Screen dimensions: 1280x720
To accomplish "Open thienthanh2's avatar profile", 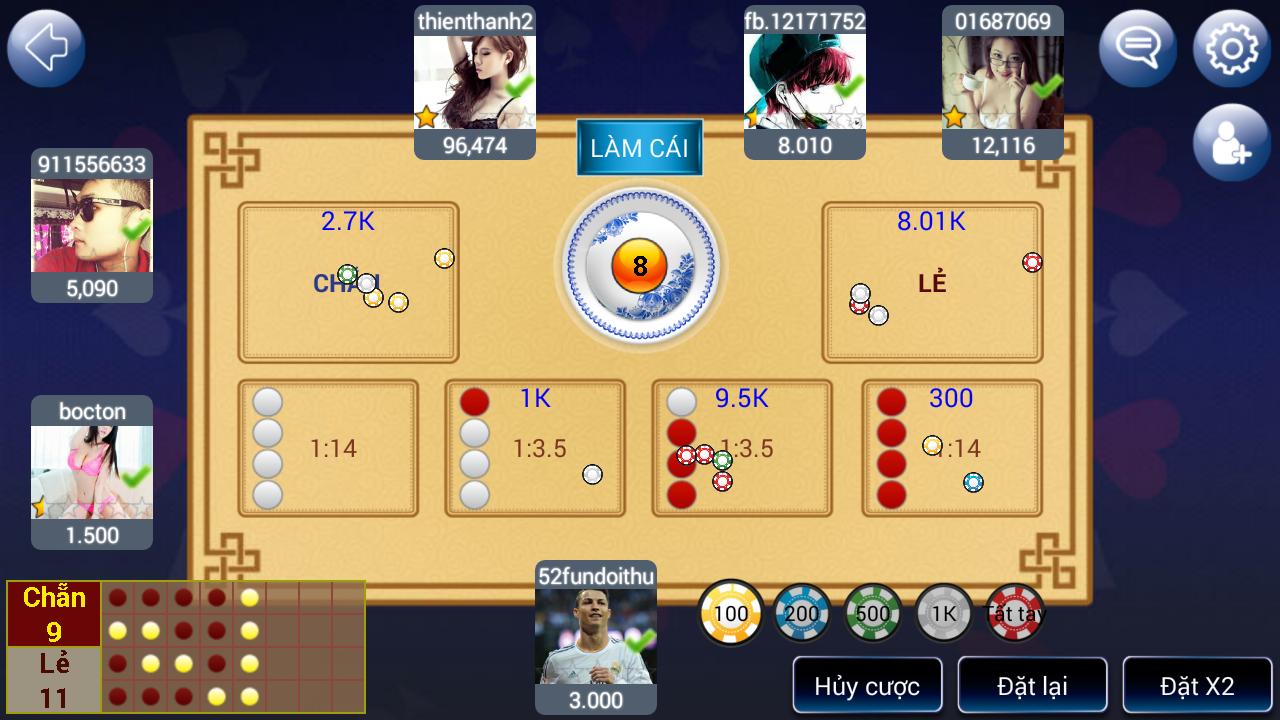I will coord(475,80).
